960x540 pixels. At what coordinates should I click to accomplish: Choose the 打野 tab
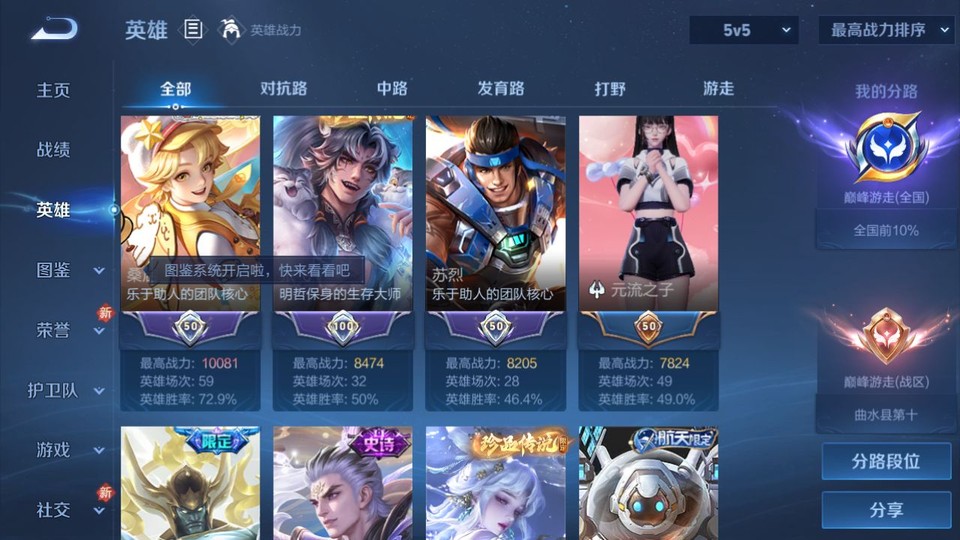coord(610,89)
